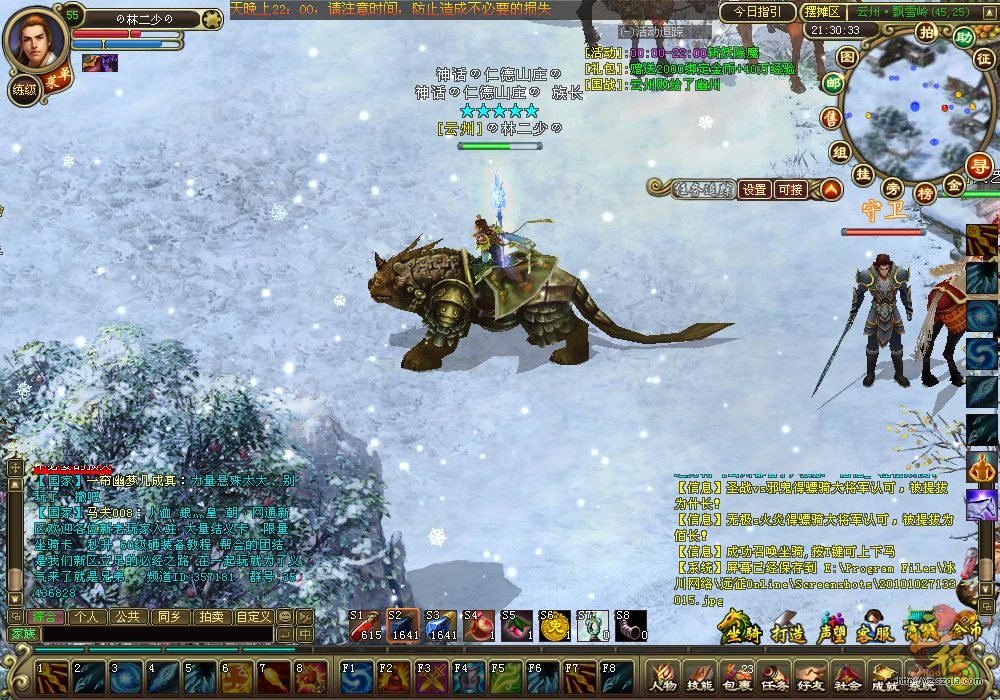Open the 设置 quest tracker settings
Viewport: 1000px width, 700px height.
[755, 189]
